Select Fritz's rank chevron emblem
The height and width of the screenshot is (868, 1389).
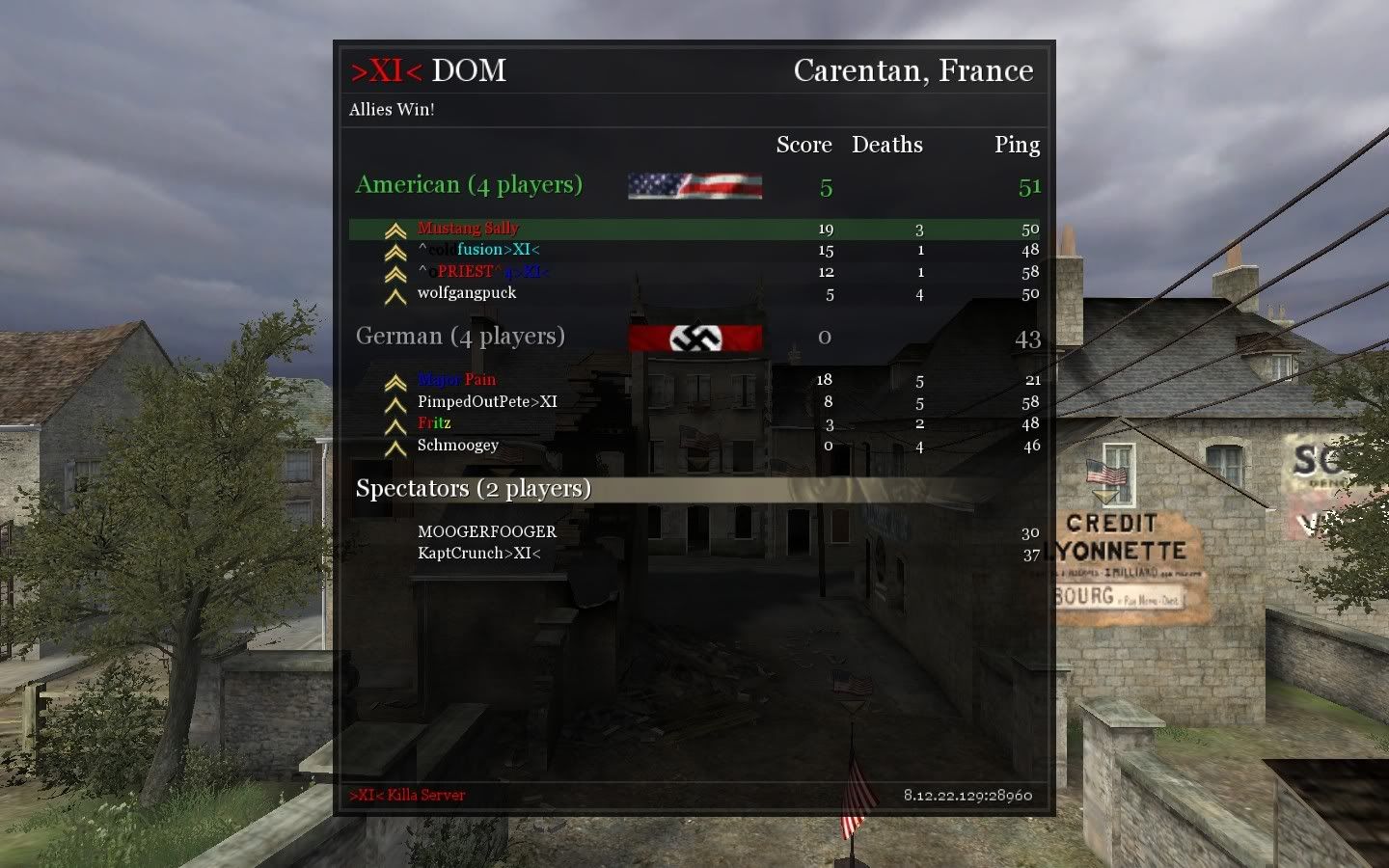[x=395, y=424]
